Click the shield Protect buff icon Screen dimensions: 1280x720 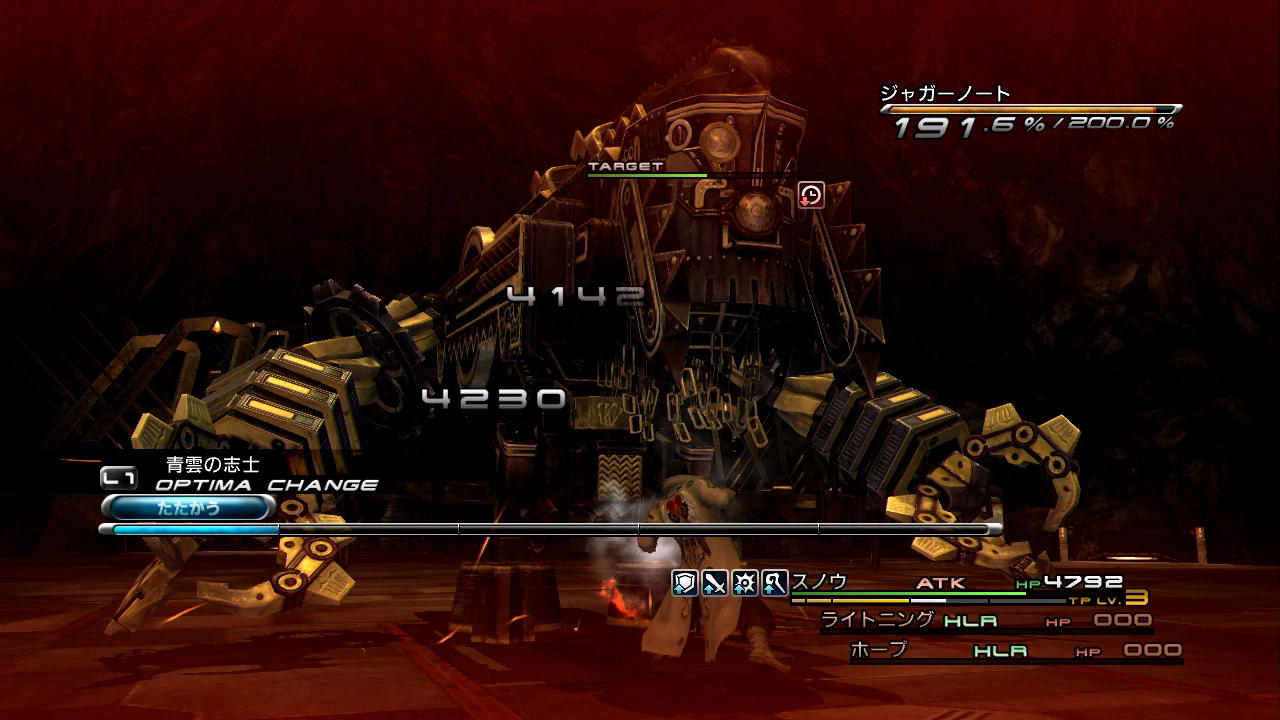point(685,583)
